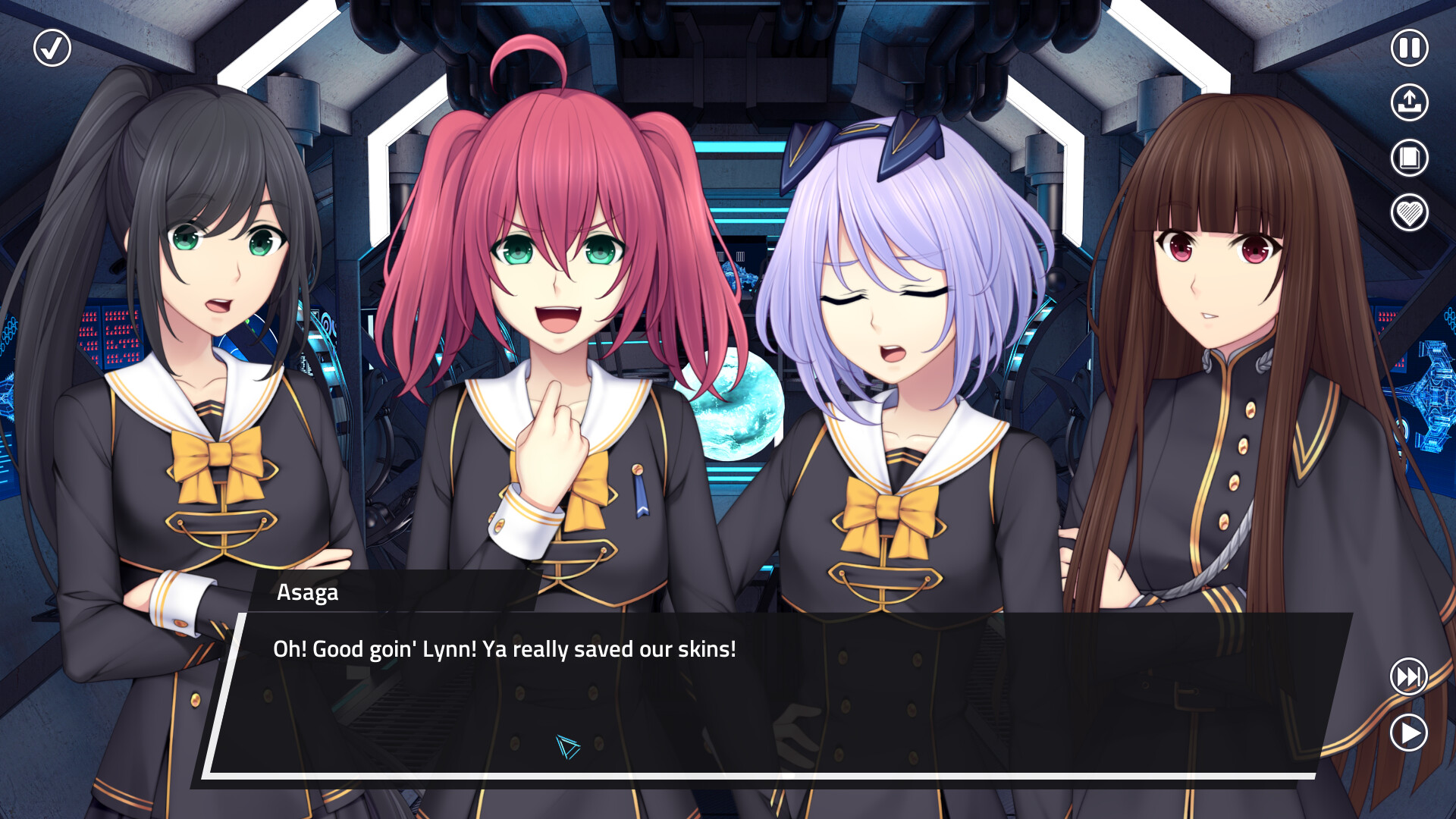The image size is (1456, 819).
Task: Open the favorites menu with the heart icon
Action: tap(1408, 212)
